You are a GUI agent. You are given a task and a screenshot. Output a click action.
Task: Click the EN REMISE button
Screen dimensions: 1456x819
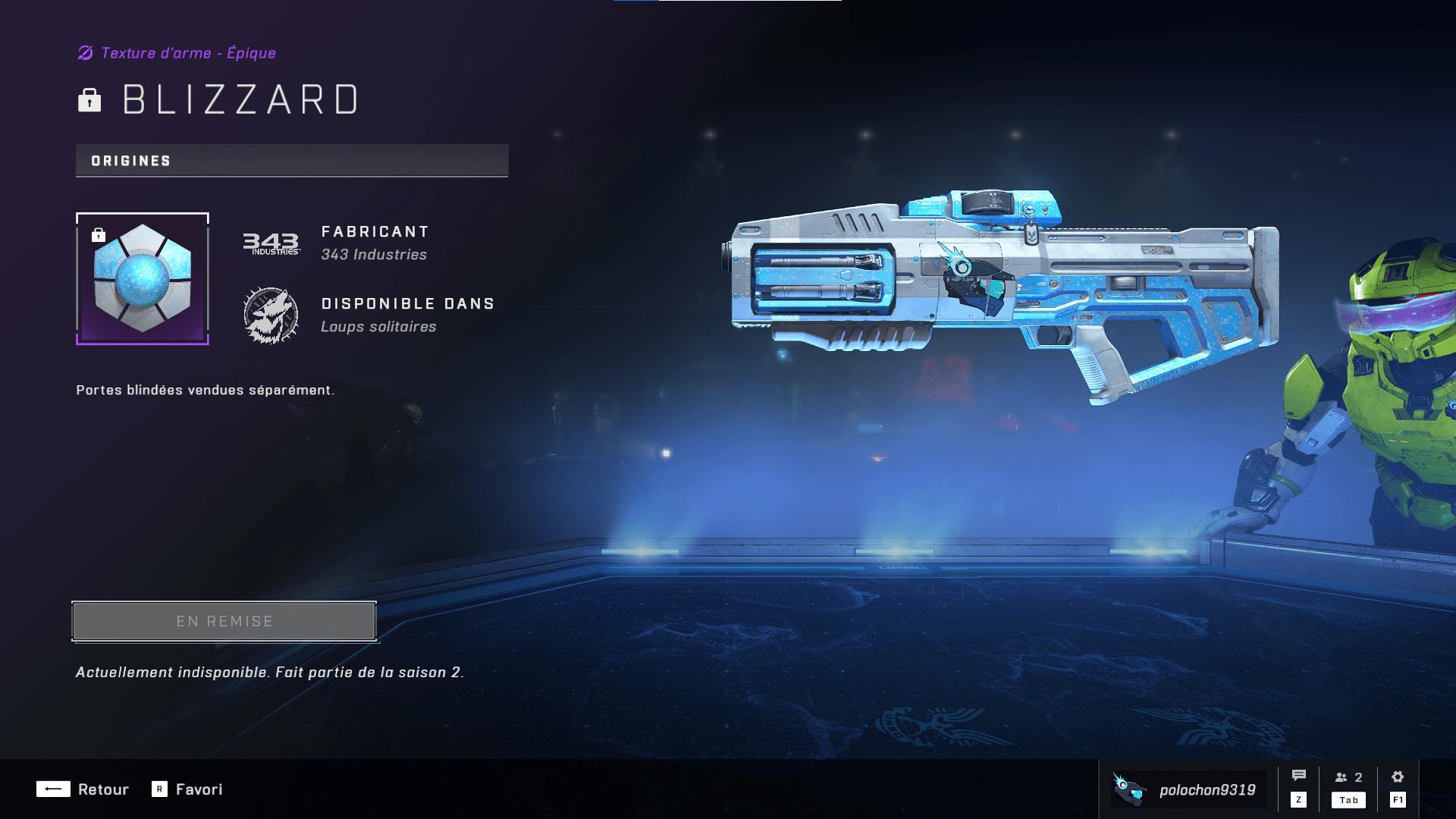coord(224,621)
